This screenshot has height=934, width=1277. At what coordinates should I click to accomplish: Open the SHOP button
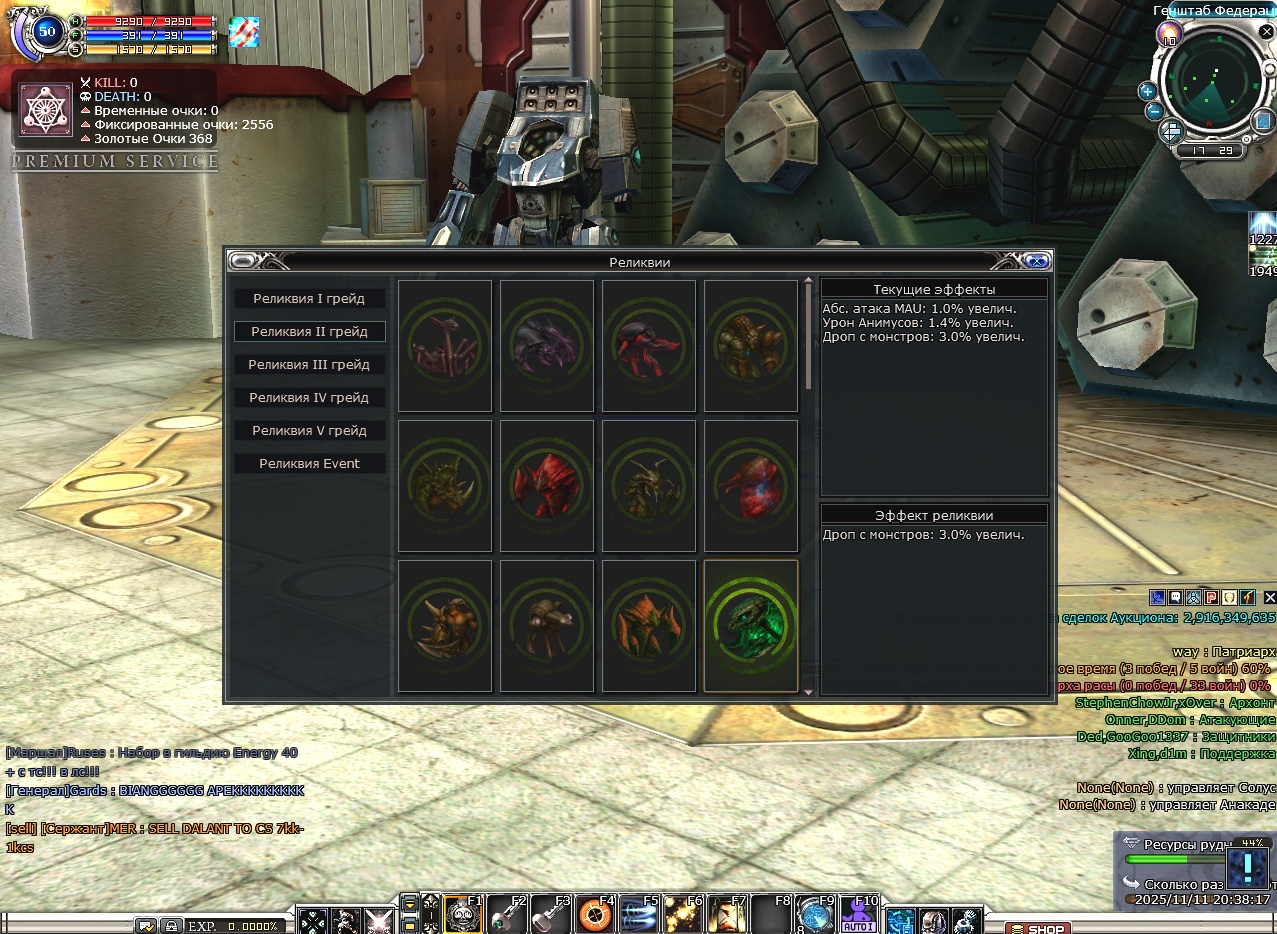(x=1038, y=928)
